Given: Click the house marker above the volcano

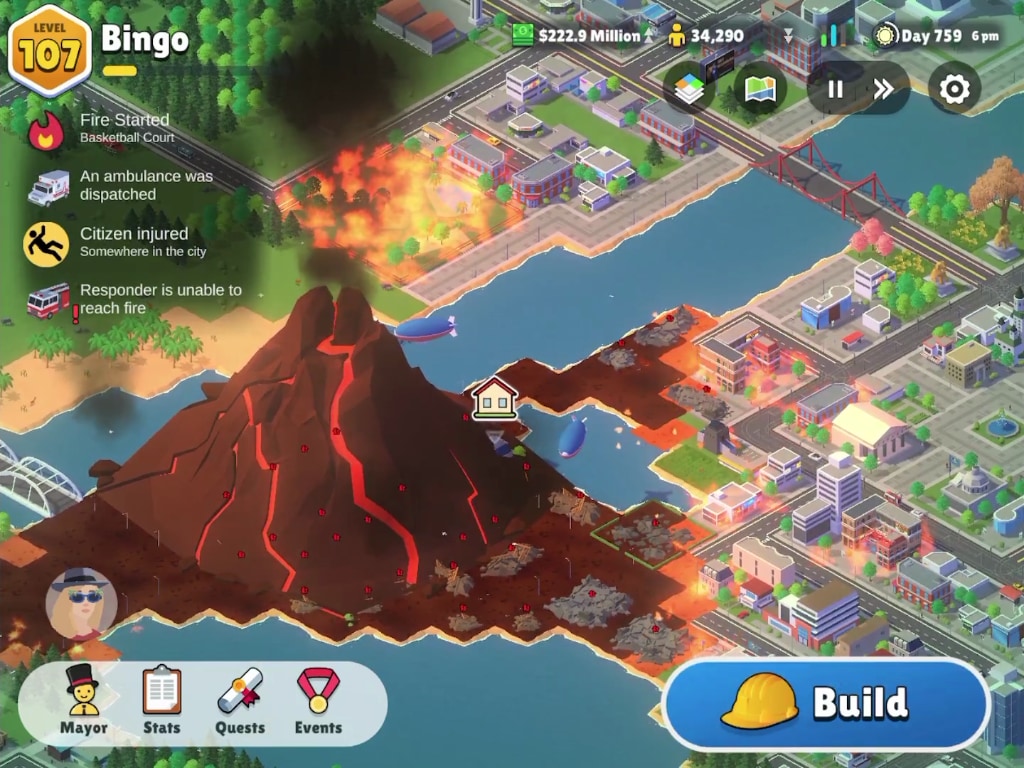Looking at the screenshot, I should pos(494,398).
